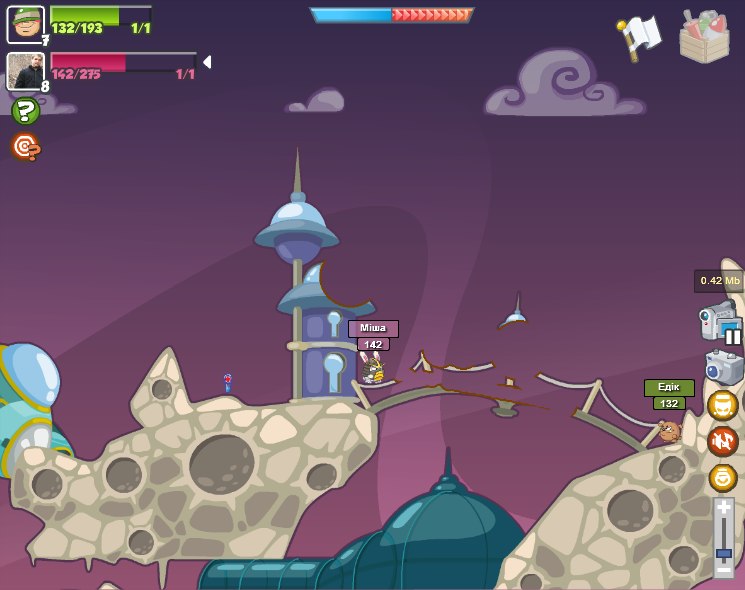Click the orange target hint icon
Image resolution: width=745 pixels, height=590 pixels.
pos(25,147)
